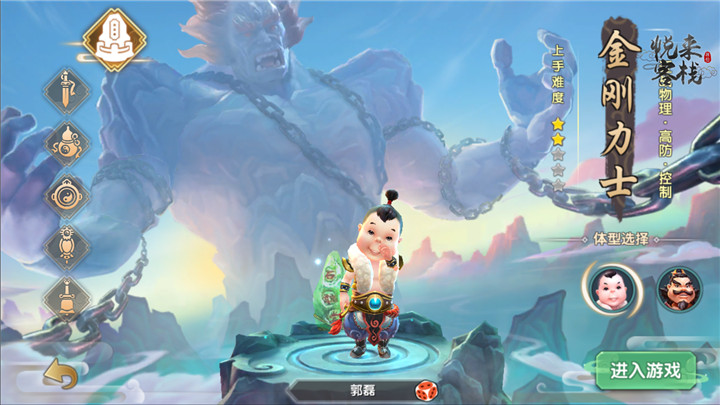Choose the beetle-shaped class icon
The height and width of the screenshot is (405, 720).
pos(67,245)
